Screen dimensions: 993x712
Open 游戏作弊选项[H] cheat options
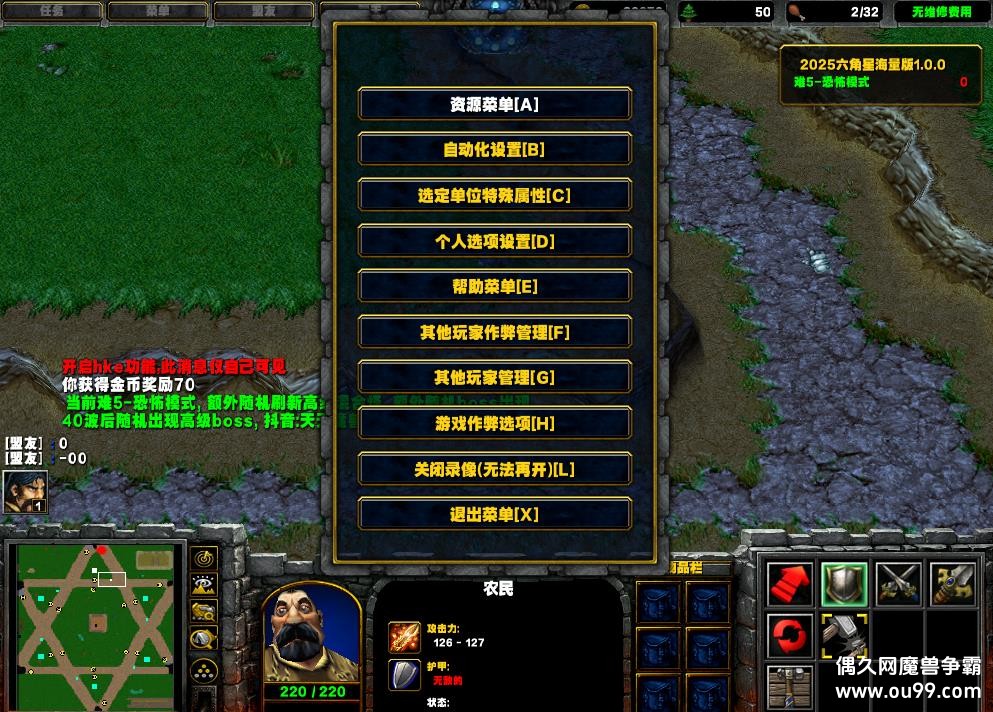pyautogui.click(x=494, y=424)
